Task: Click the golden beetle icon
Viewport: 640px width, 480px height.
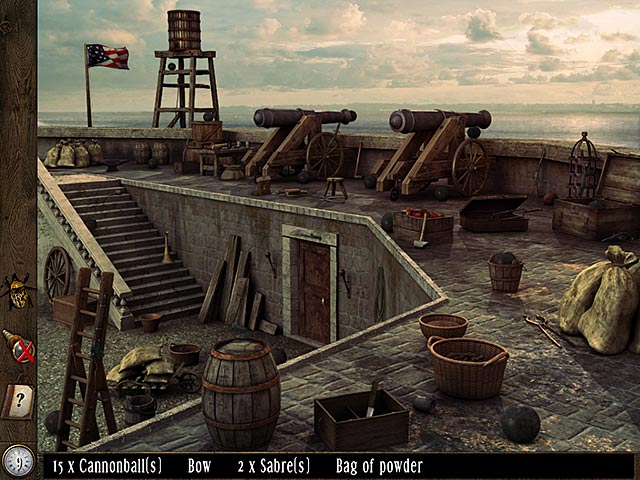Action: point(18,290)
